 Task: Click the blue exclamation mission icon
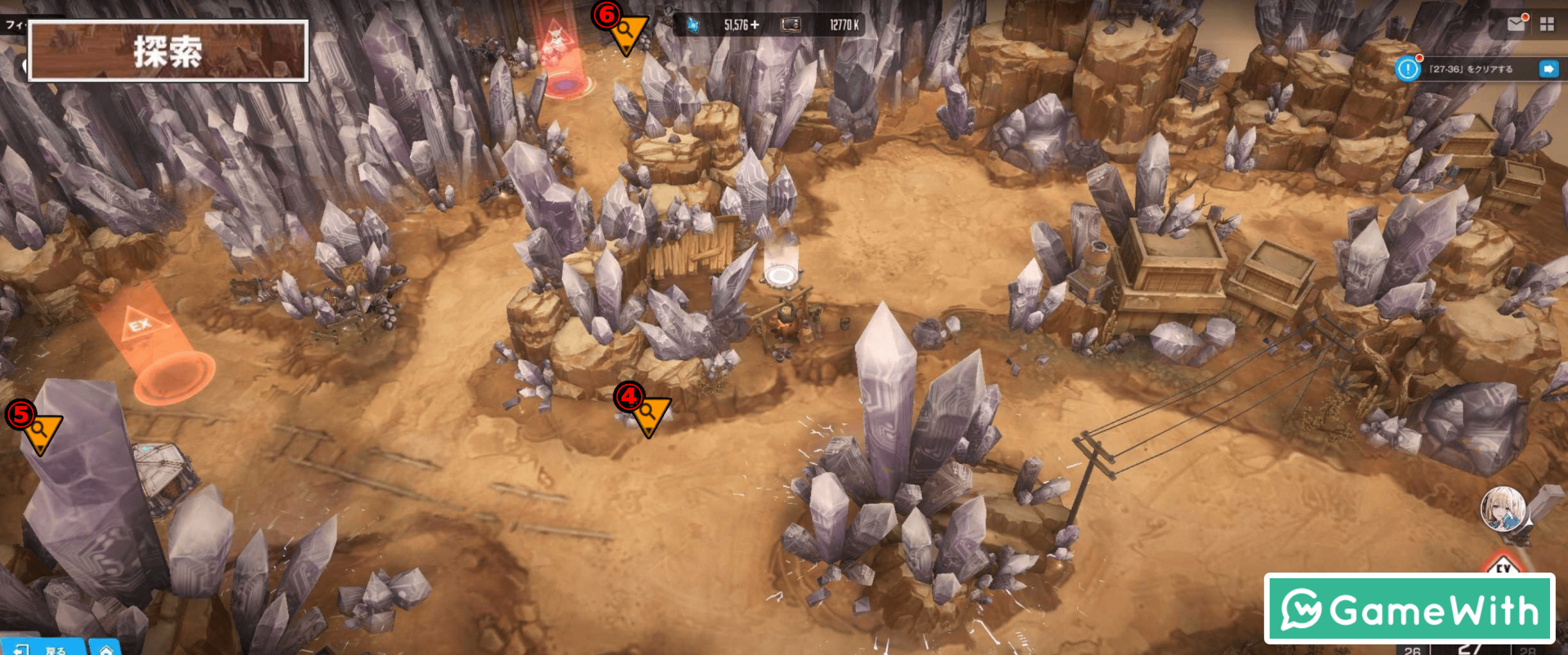click(1408, 69)
